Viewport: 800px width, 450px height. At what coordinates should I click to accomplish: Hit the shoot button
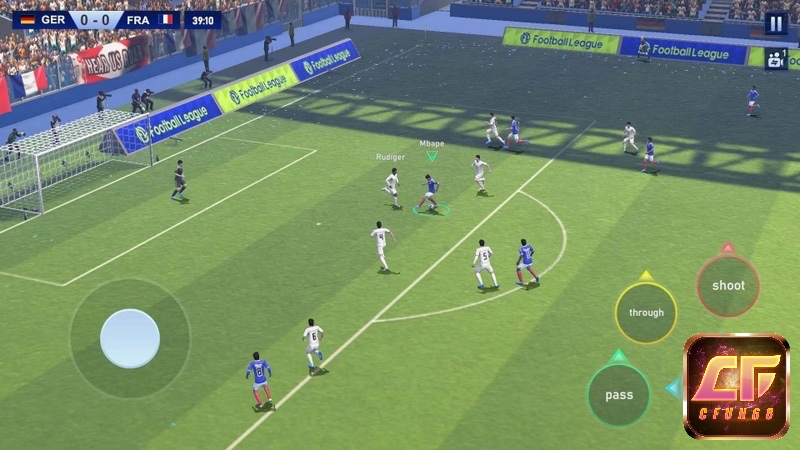click(x=728, y=286)
